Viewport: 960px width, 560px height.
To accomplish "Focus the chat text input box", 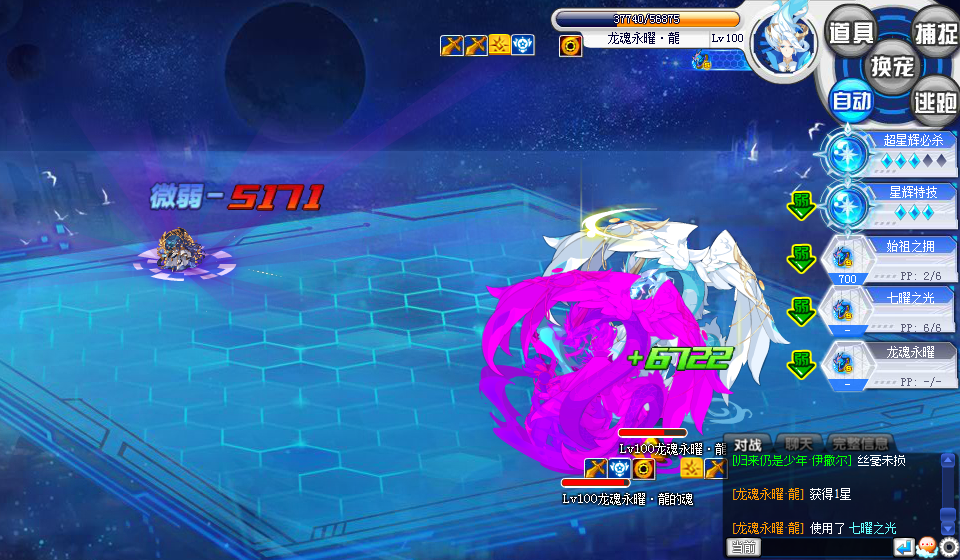I will [825, 547].
